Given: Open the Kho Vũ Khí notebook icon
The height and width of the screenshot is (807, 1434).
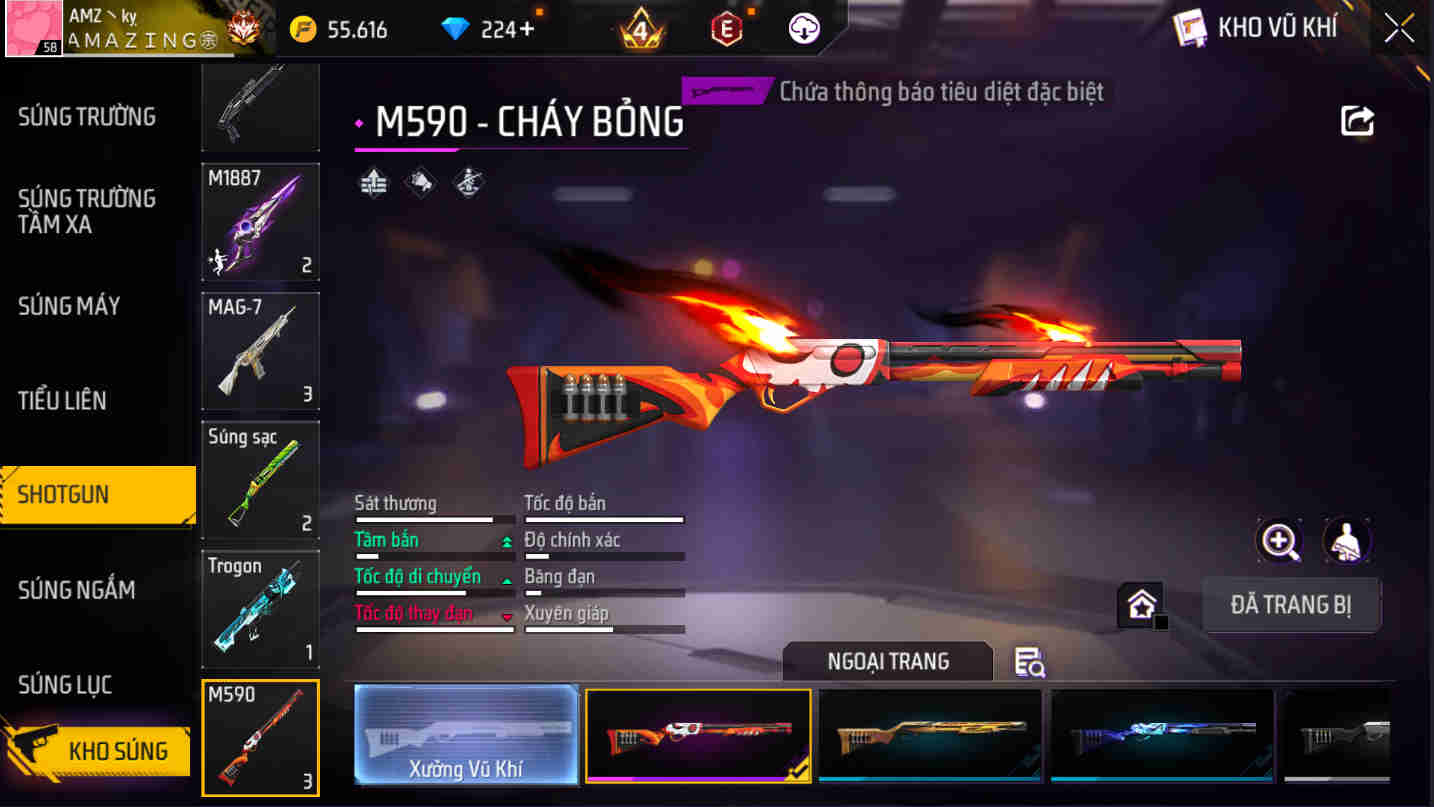Looking at the screenshot, I should point(1190,28).
